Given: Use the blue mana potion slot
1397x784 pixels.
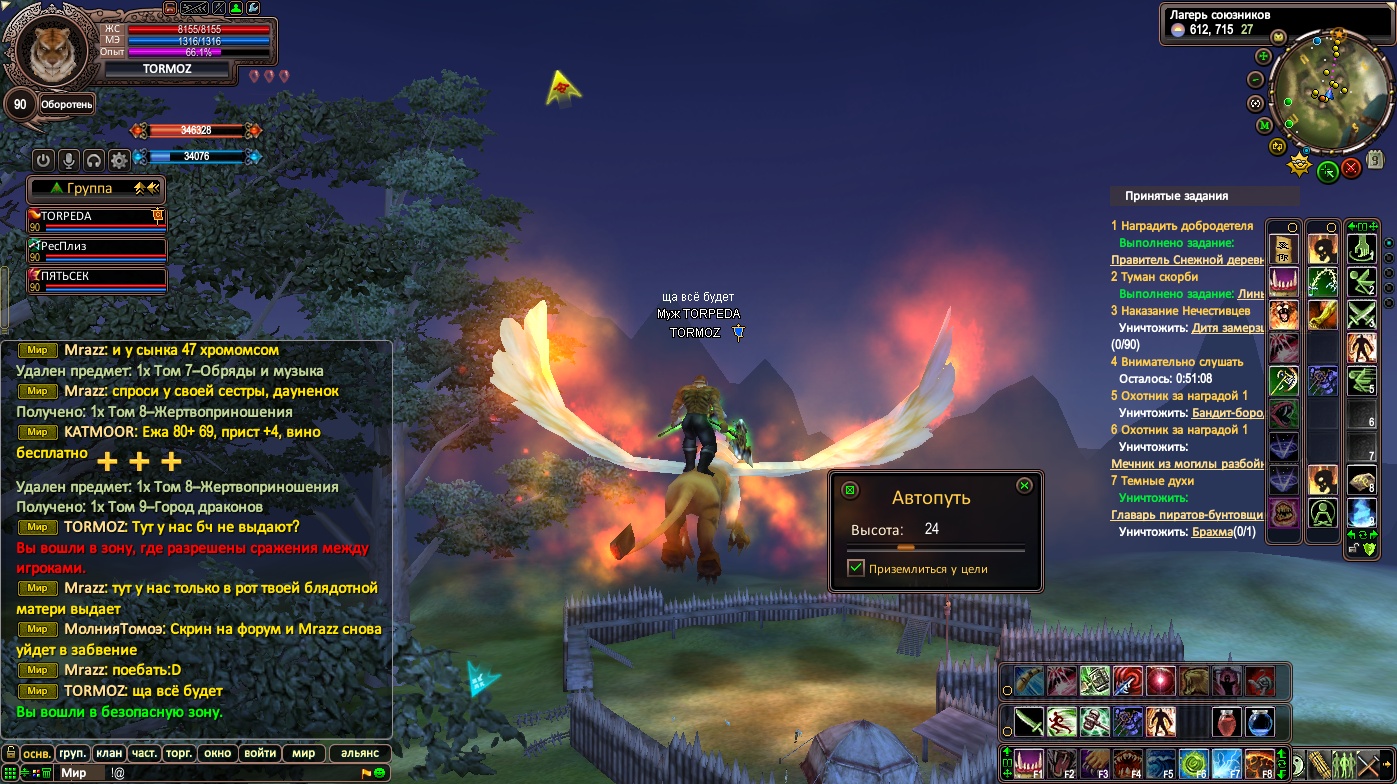Looking at the screenshot, I should pos(1259,721).
